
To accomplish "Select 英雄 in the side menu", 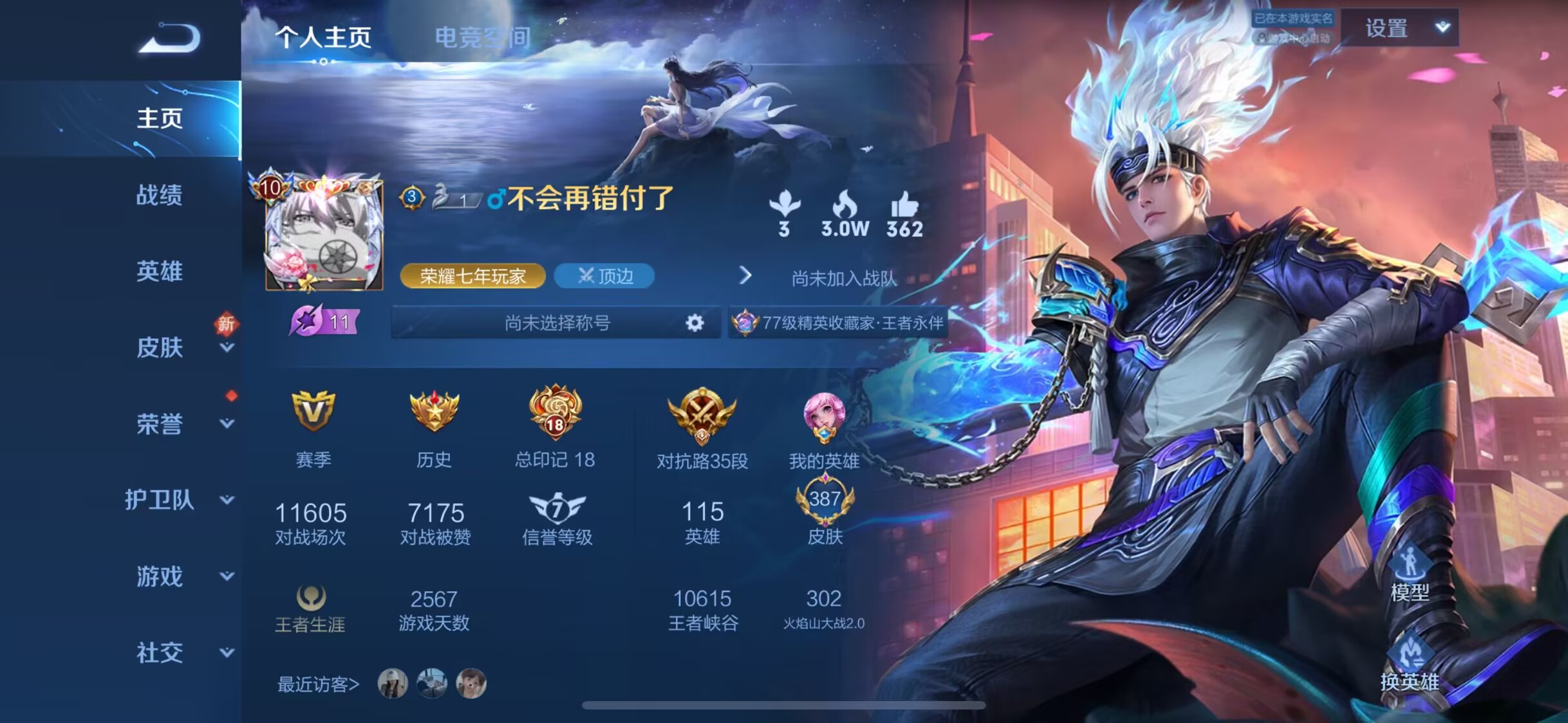I will click(159, 271).
